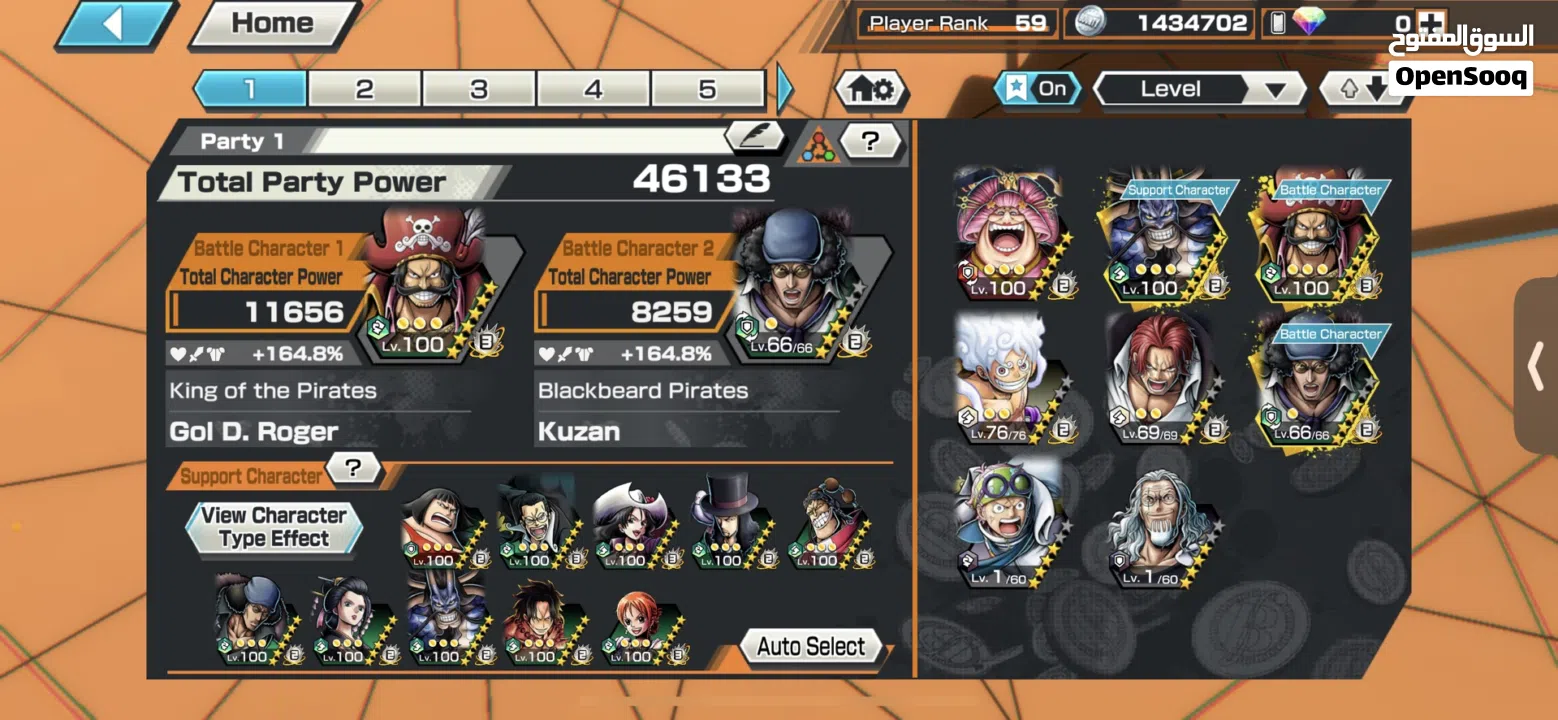Open the Level sort dropdown
The width and height of the screenshot is (1558, 720).
pyautogui.click(x=1199, y=90)
